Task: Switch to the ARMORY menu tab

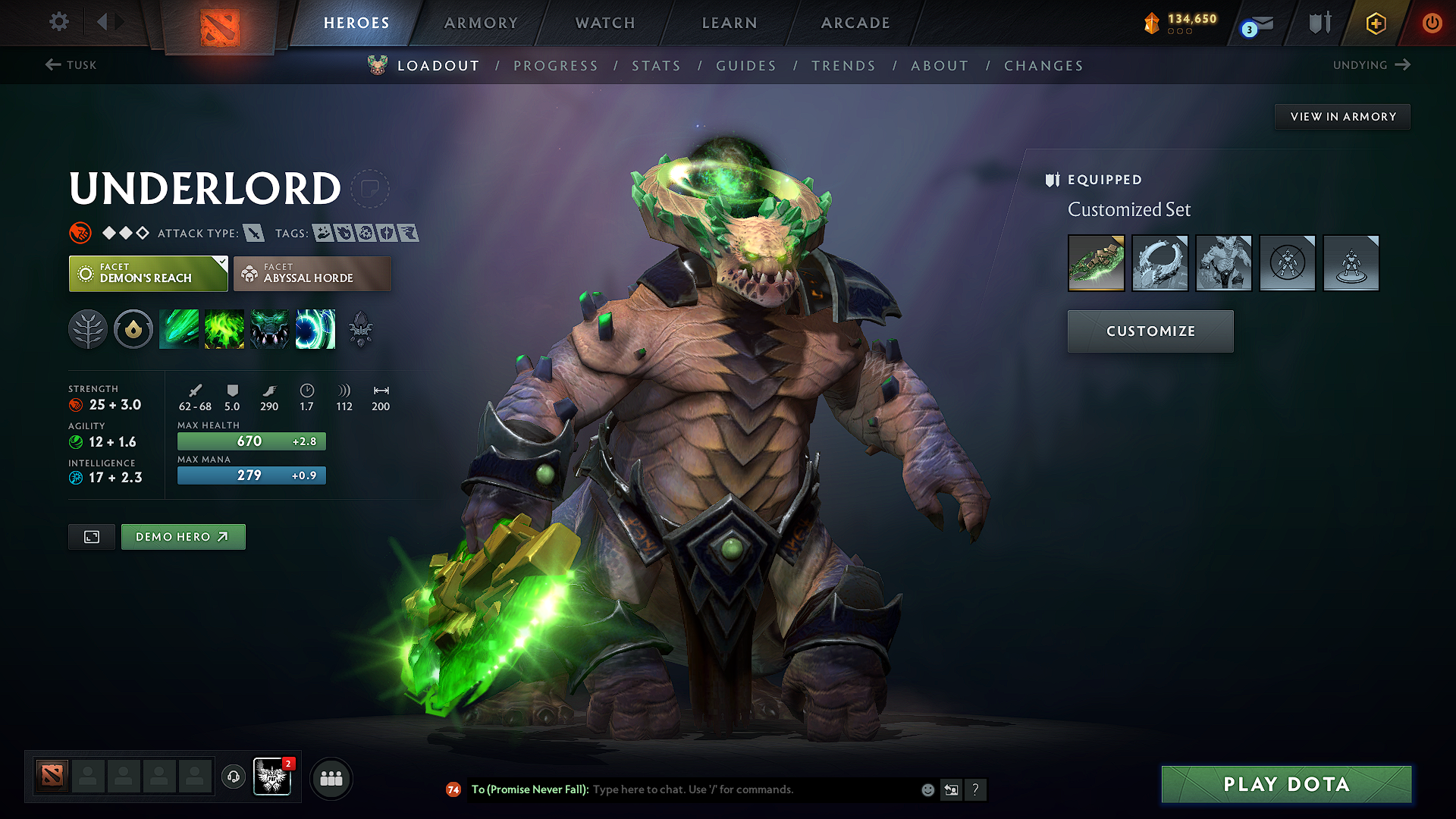Action: (x=481, y=23)
